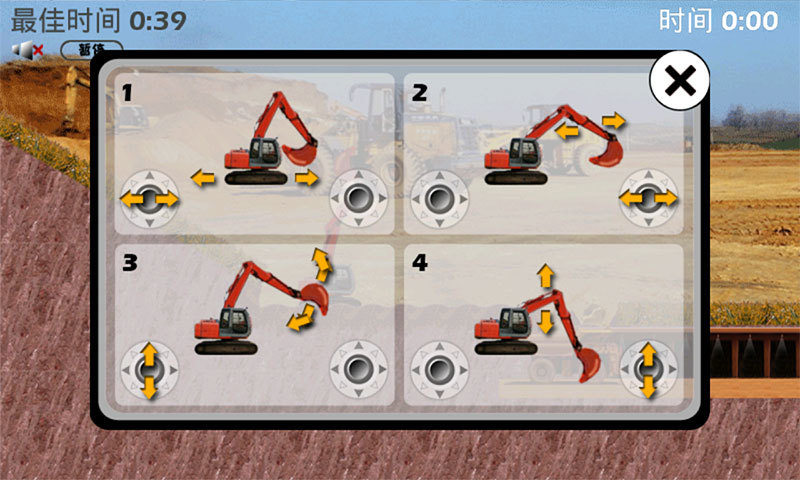Close the controls tutorial panel
Viewport: 800px width, 480px height.
point(679,82)
